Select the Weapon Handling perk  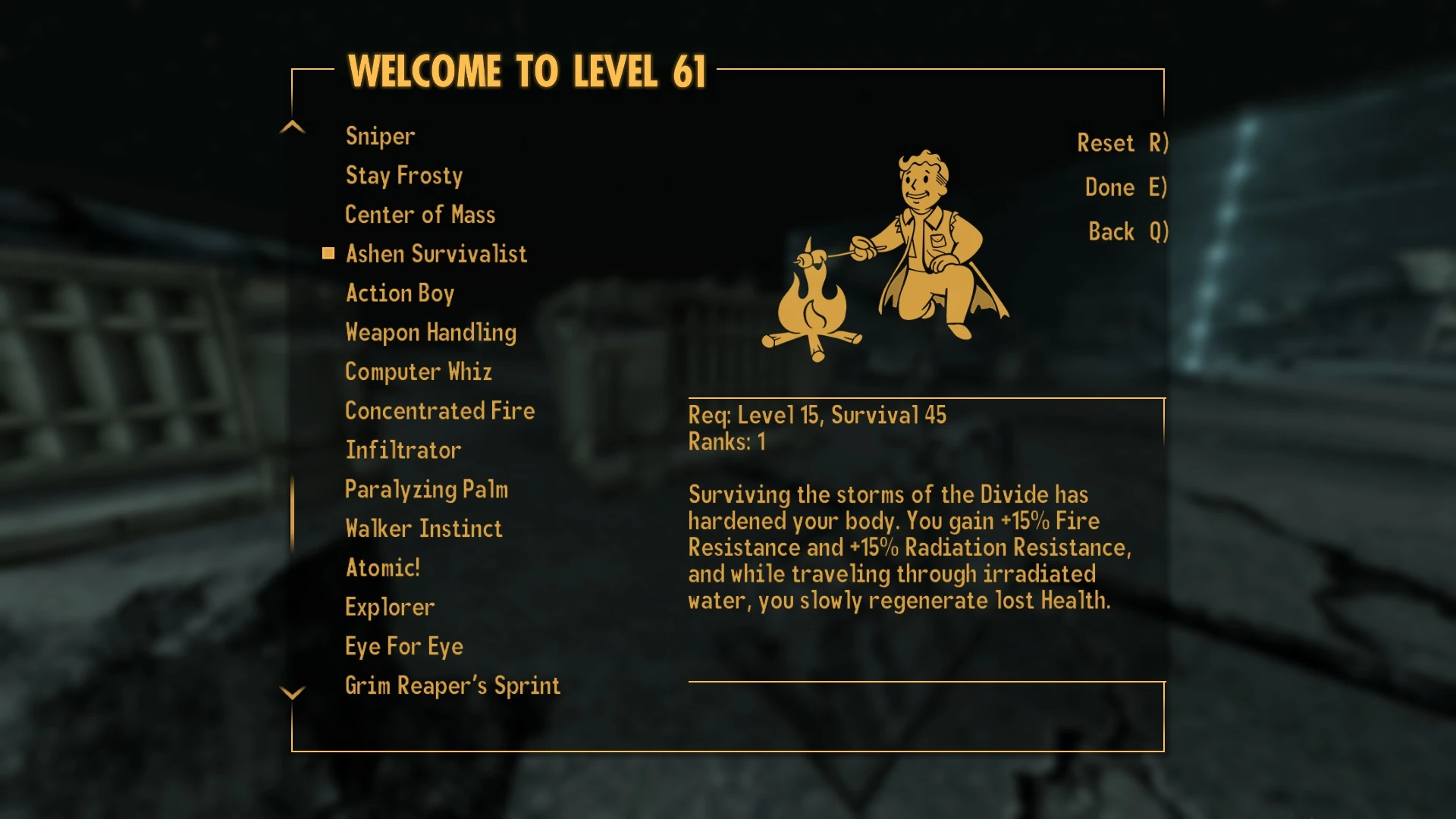430,332
